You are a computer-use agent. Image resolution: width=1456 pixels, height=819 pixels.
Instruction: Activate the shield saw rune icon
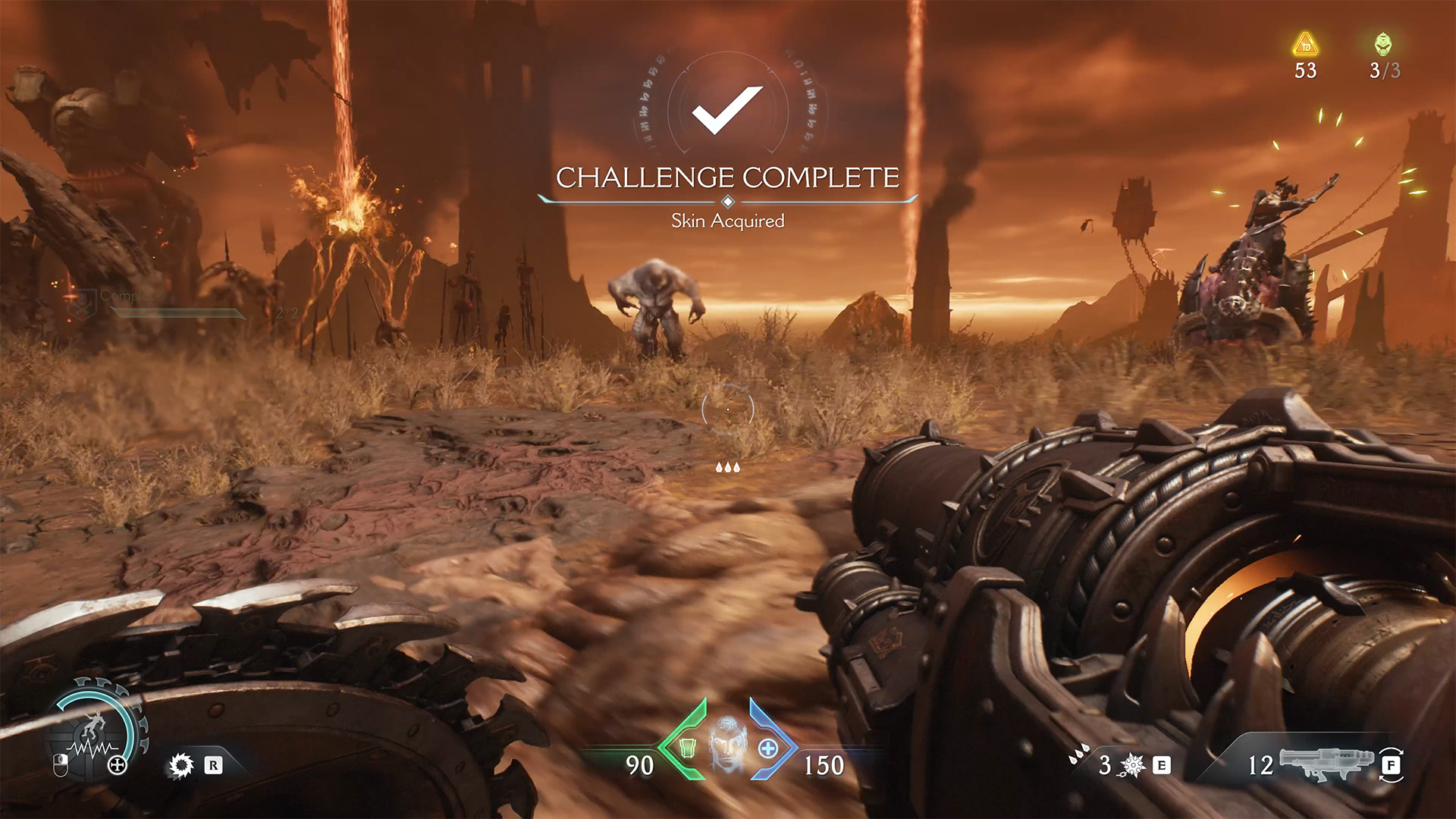[x=180, y=765]
